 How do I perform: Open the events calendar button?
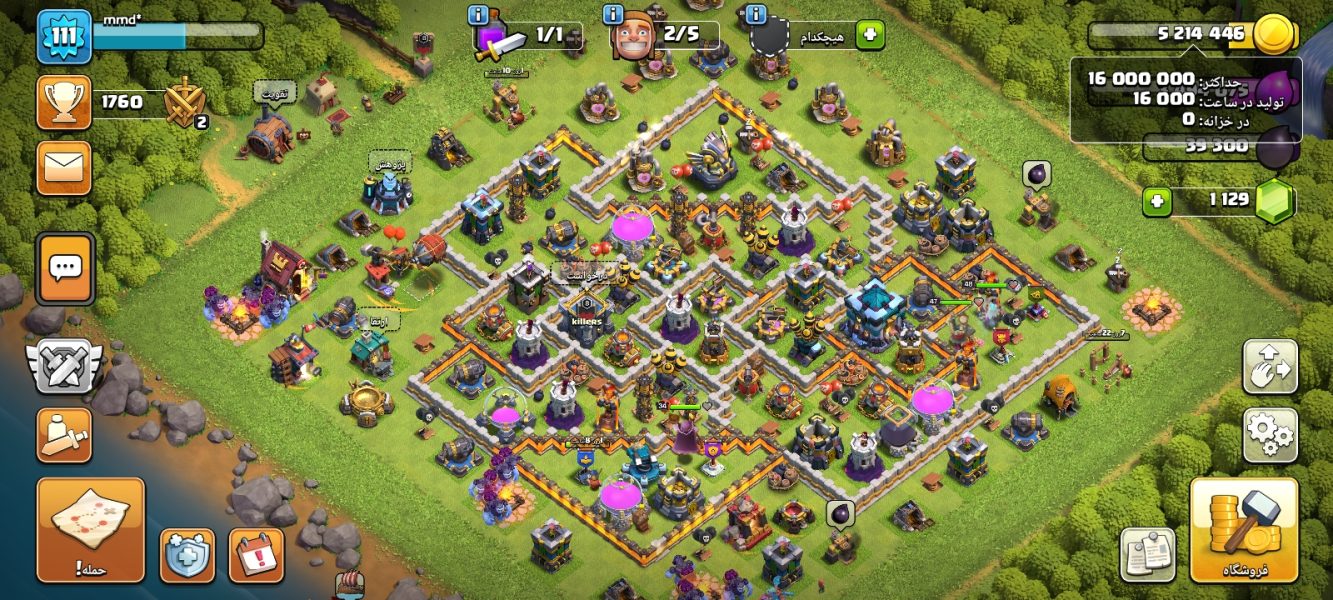tap(256, 555)
